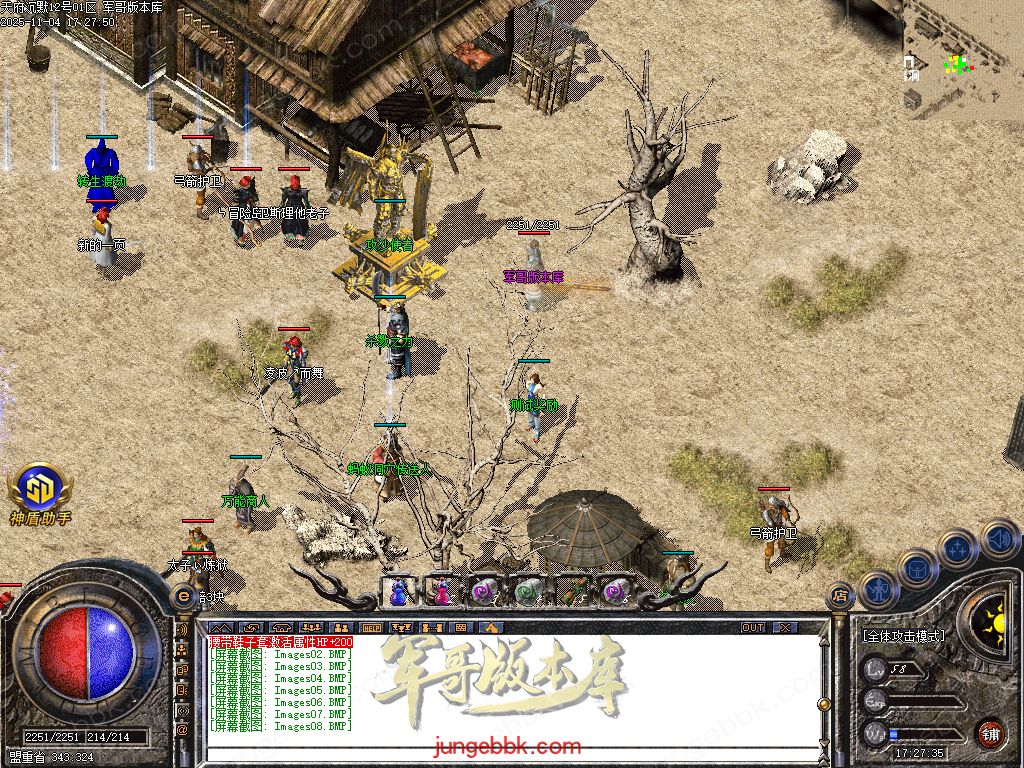Change the 全体攻击模式 attack mode label

click(x=904, y=636)
